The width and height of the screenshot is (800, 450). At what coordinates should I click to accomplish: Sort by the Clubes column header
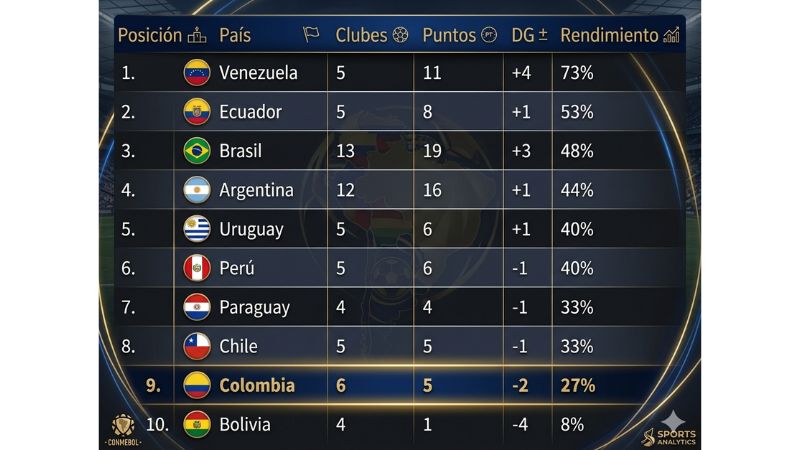pos(371,35)
